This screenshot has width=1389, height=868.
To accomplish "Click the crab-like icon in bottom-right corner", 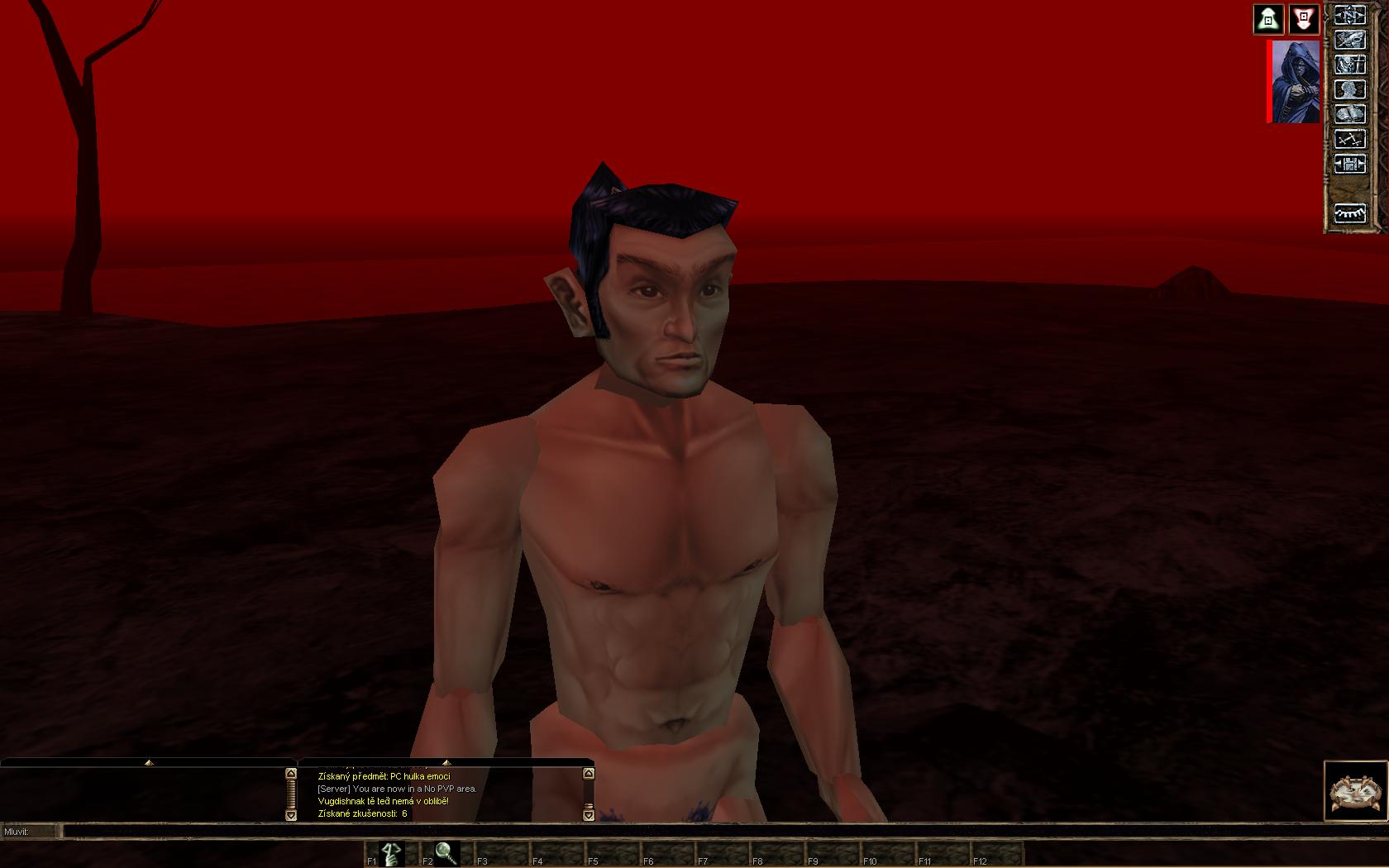I will (1354, 791).
